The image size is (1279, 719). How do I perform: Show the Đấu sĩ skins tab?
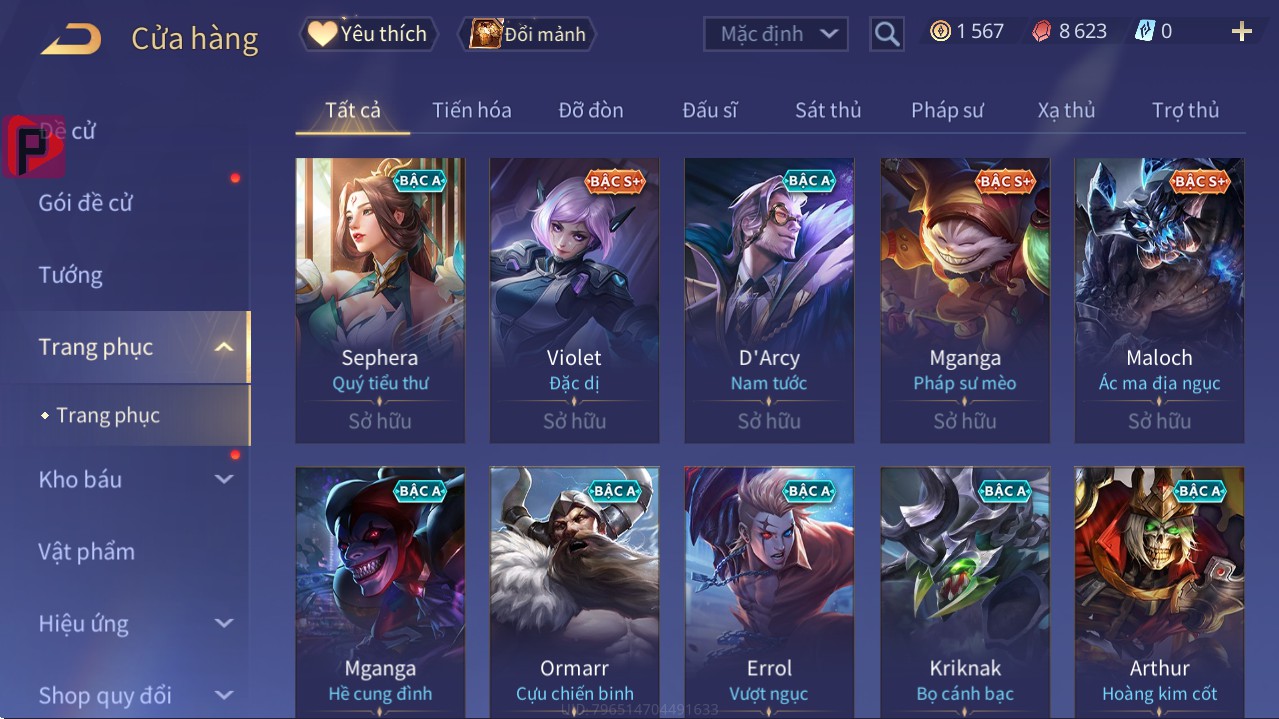pyautogui.click(x=710, y=110)
